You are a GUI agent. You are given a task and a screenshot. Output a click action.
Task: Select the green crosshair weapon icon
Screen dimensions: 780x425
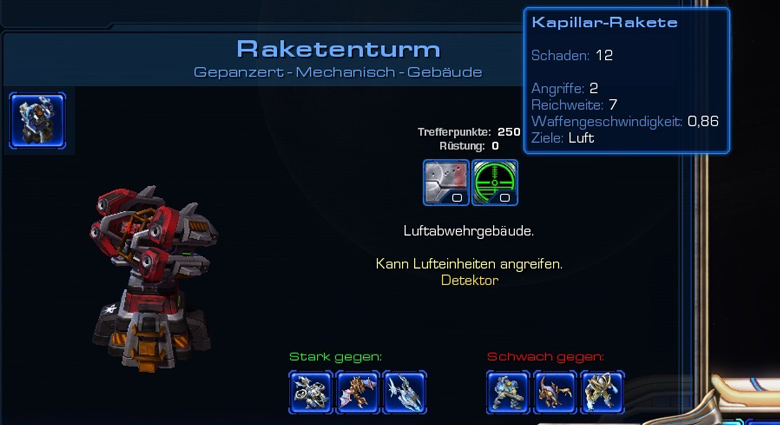[494, 182]
